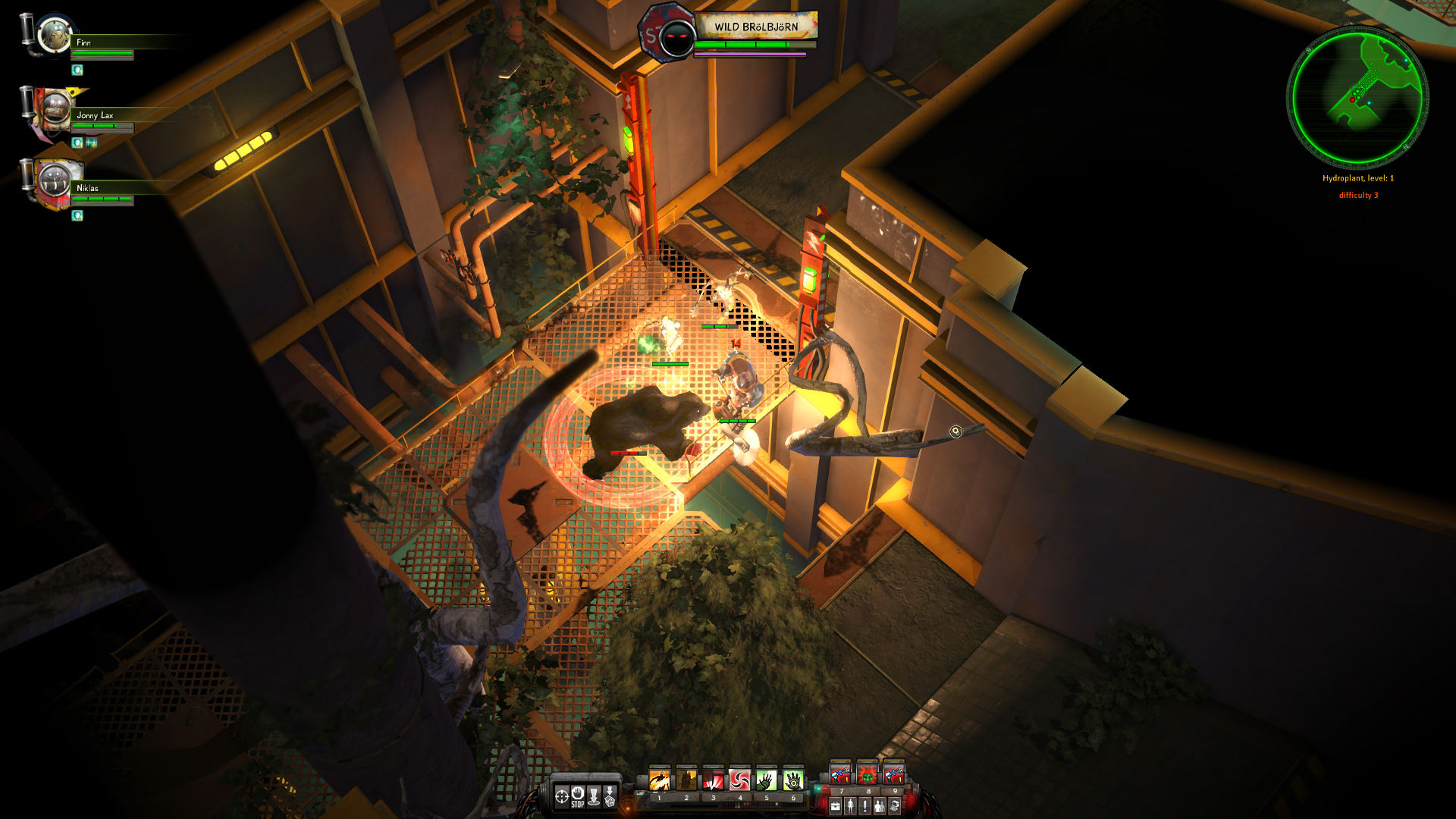
Task: Open the single-person character sheet icon
Action: click(x=850, y=806)
